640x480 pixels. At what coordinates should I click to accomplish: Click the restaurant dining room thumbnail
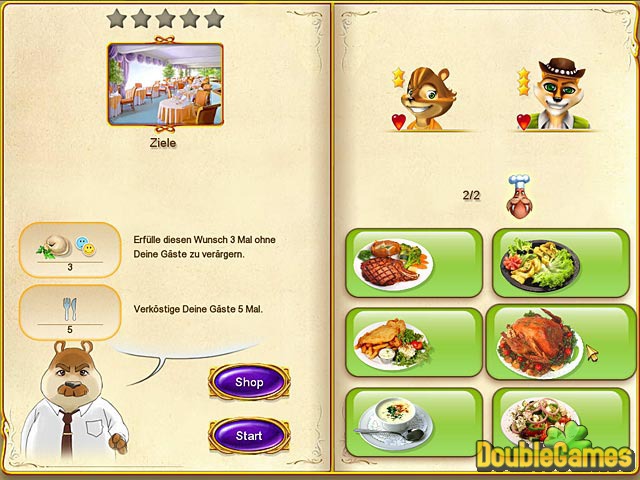(x=165, y=84)
